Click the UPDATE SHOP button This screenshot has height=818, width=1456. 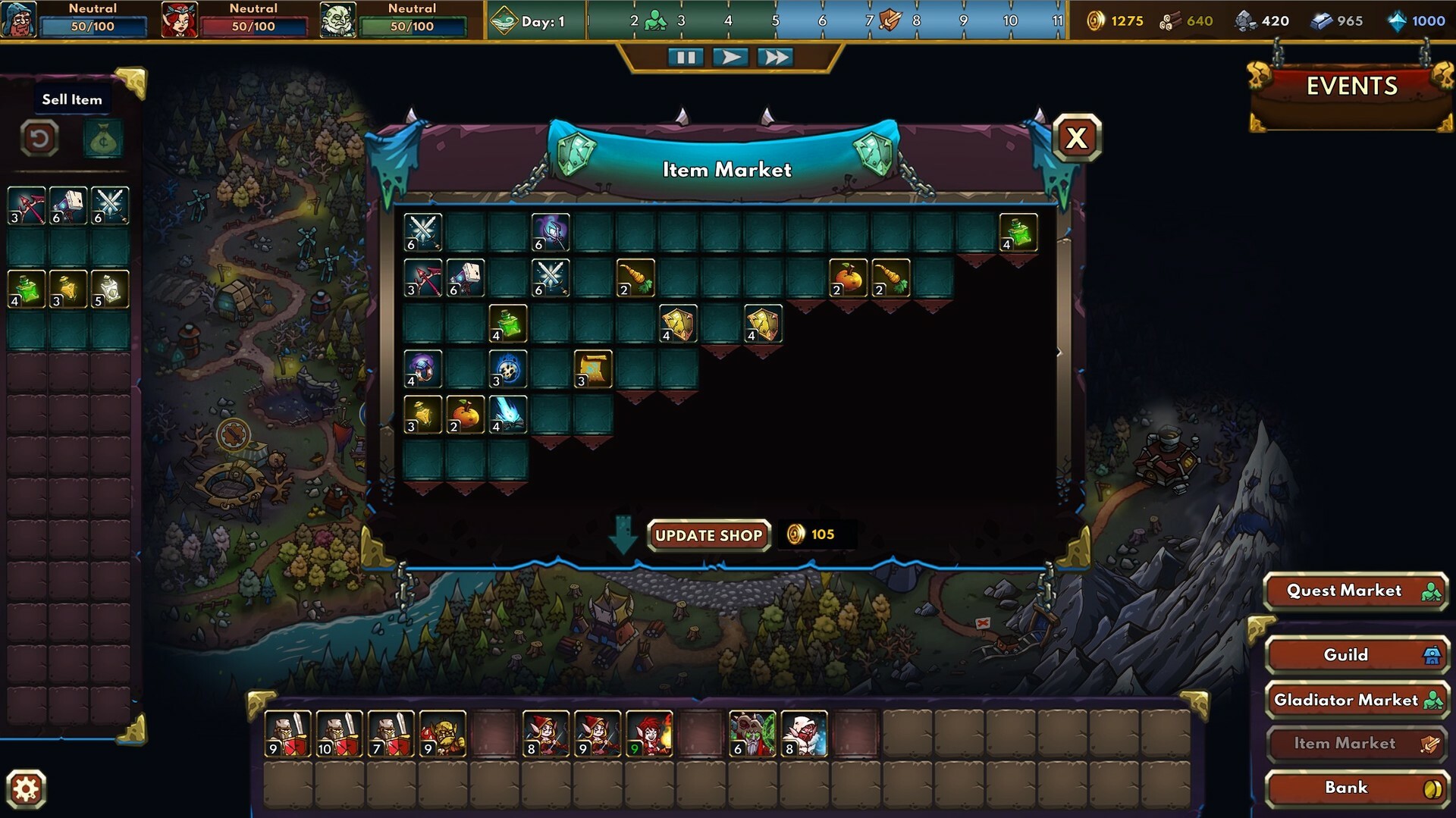click(x=709, y=535)
